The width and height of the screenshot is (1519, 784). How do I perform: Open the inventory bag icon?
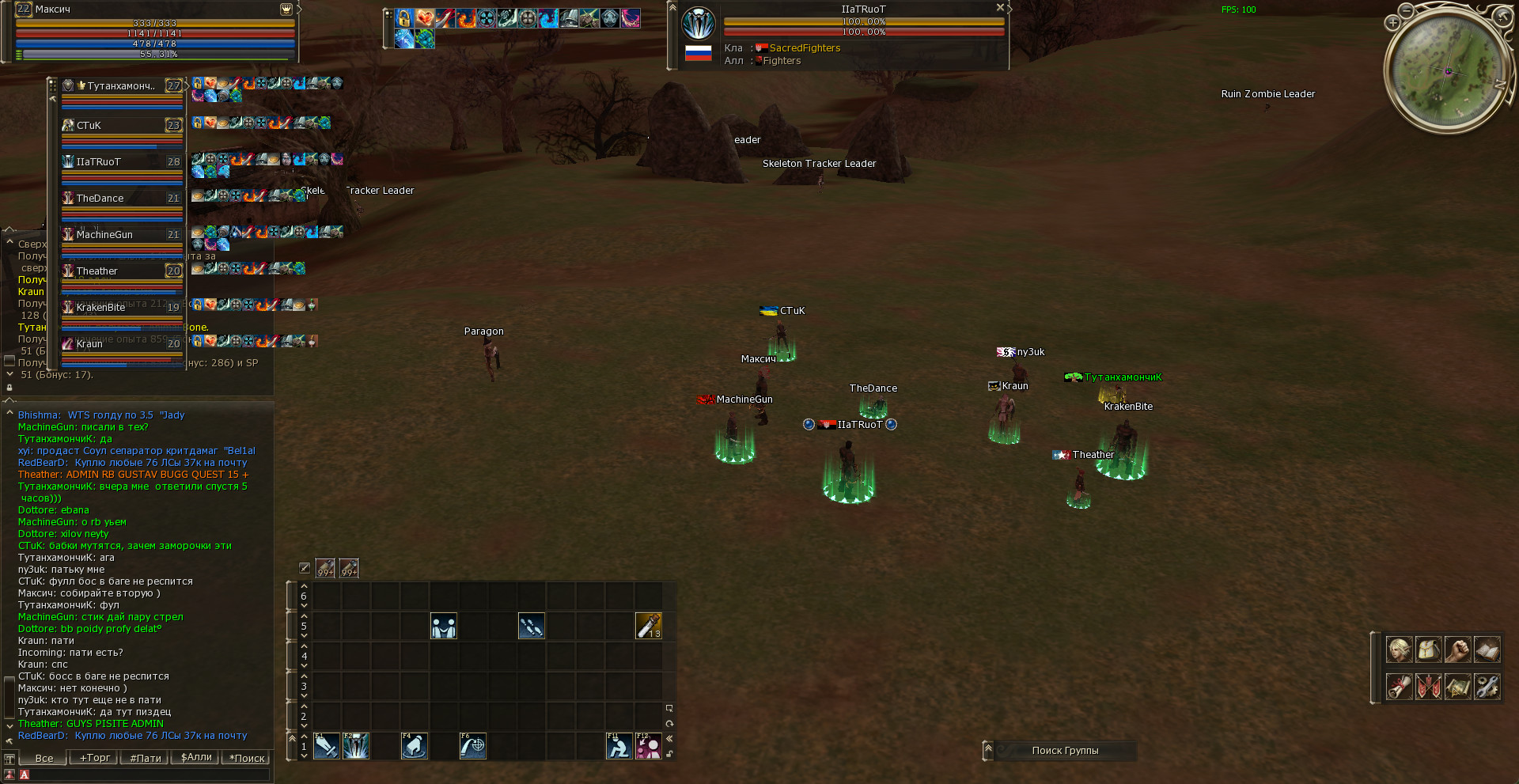[x=1428, y=650]
